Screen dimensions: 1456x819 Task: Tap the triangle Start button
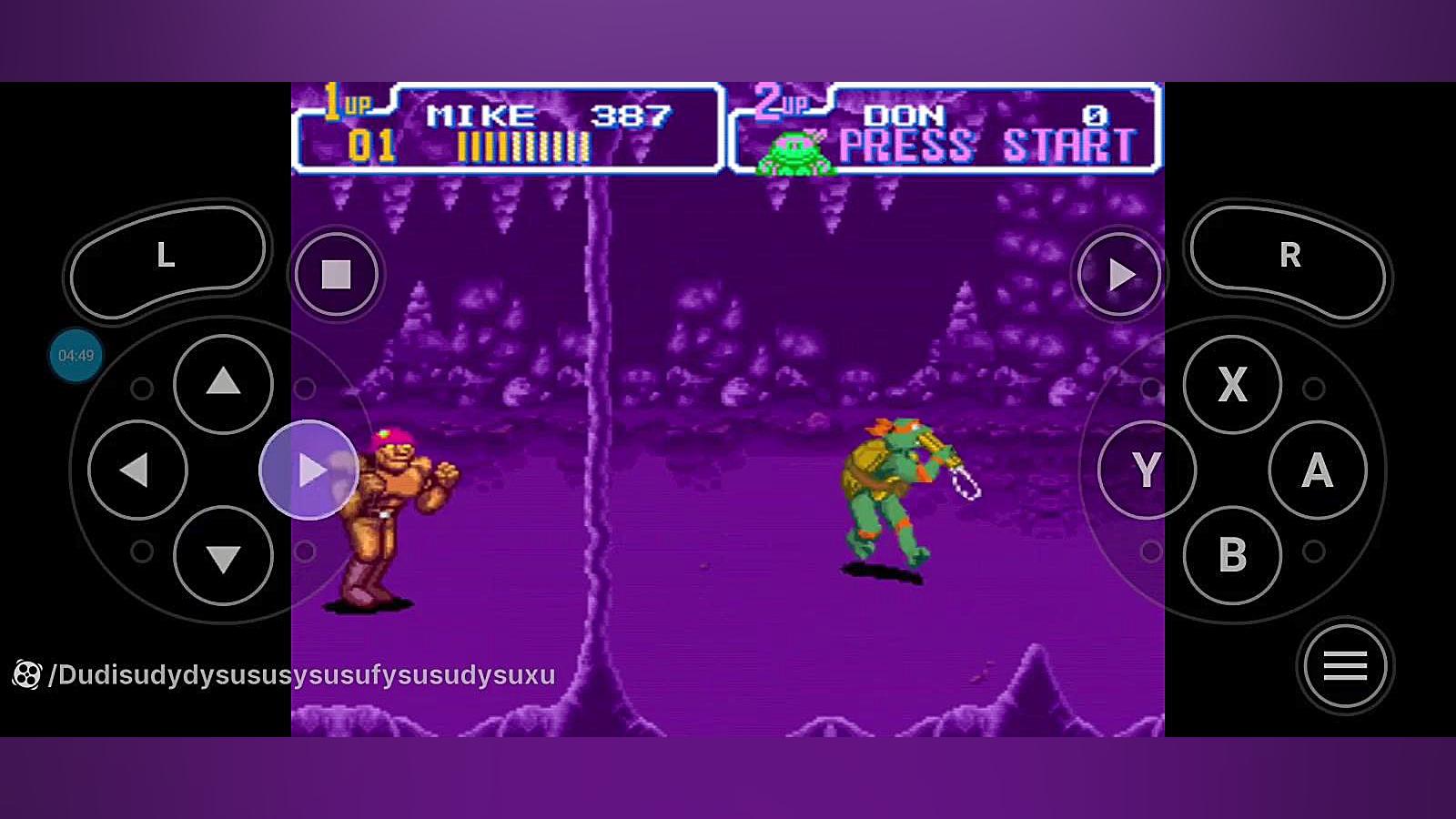point(1119,274)
